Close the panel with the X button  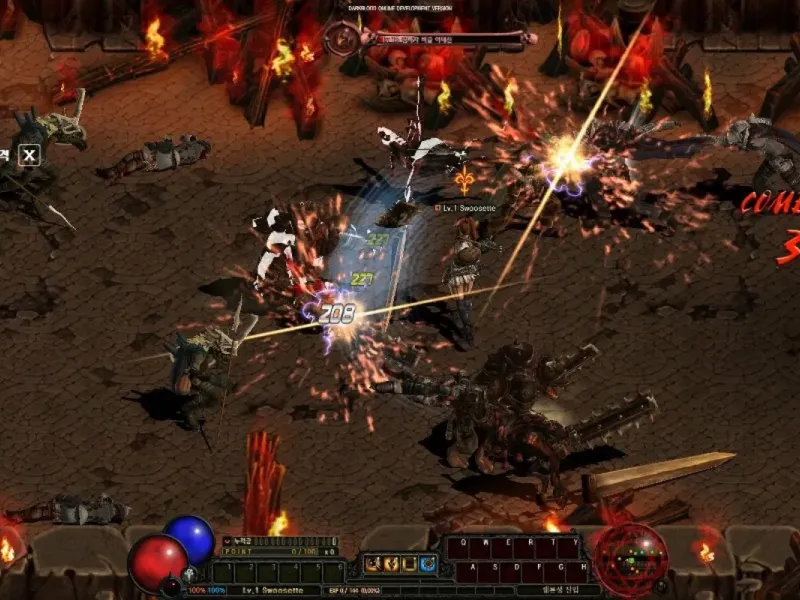pos(30,155)
